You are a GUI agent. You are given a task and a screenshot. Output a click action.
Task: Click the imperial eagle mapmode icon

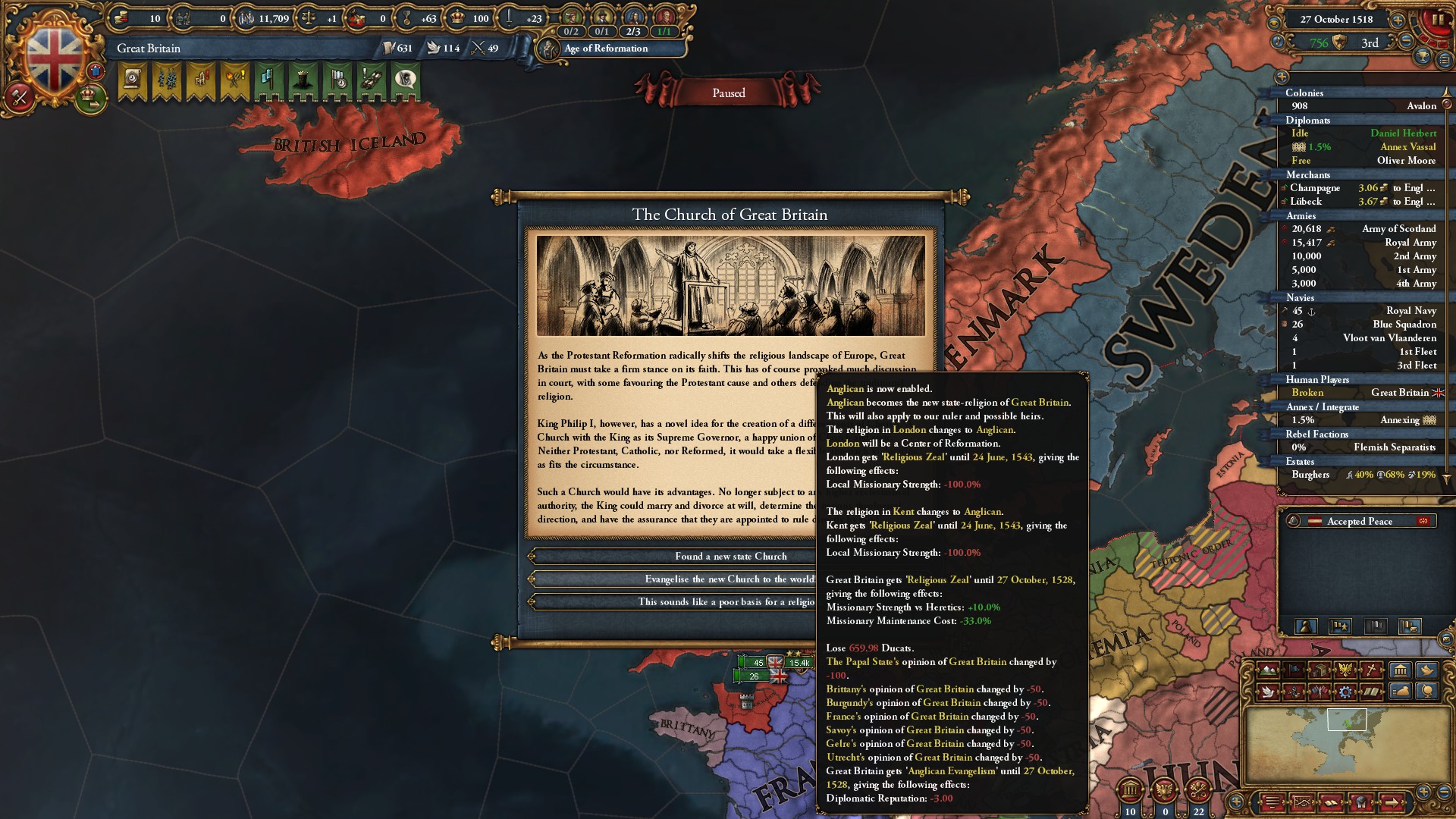[x=1346, y=670]
